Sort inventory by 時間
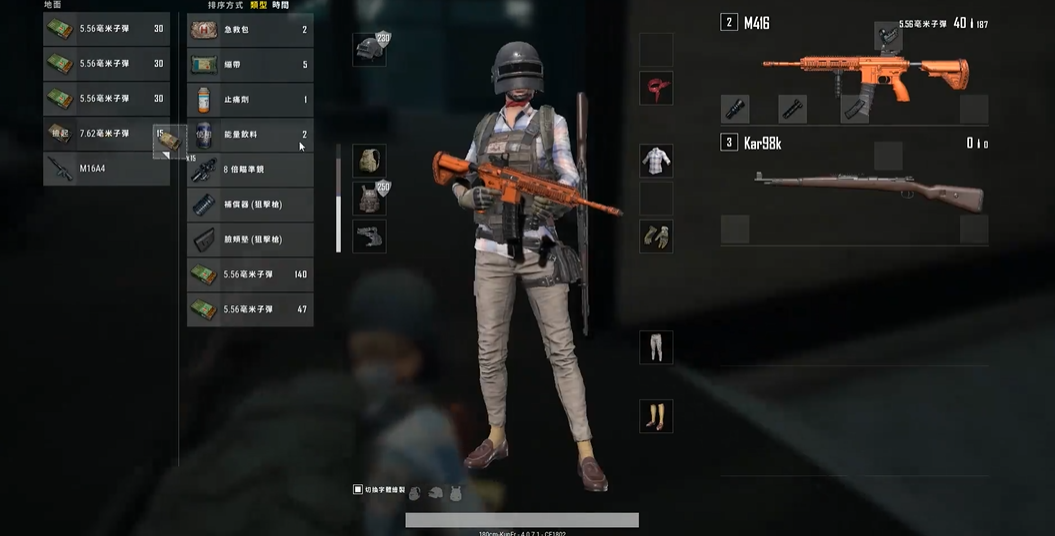Viewport: 1055px width, 536px height. pos(281,6)
